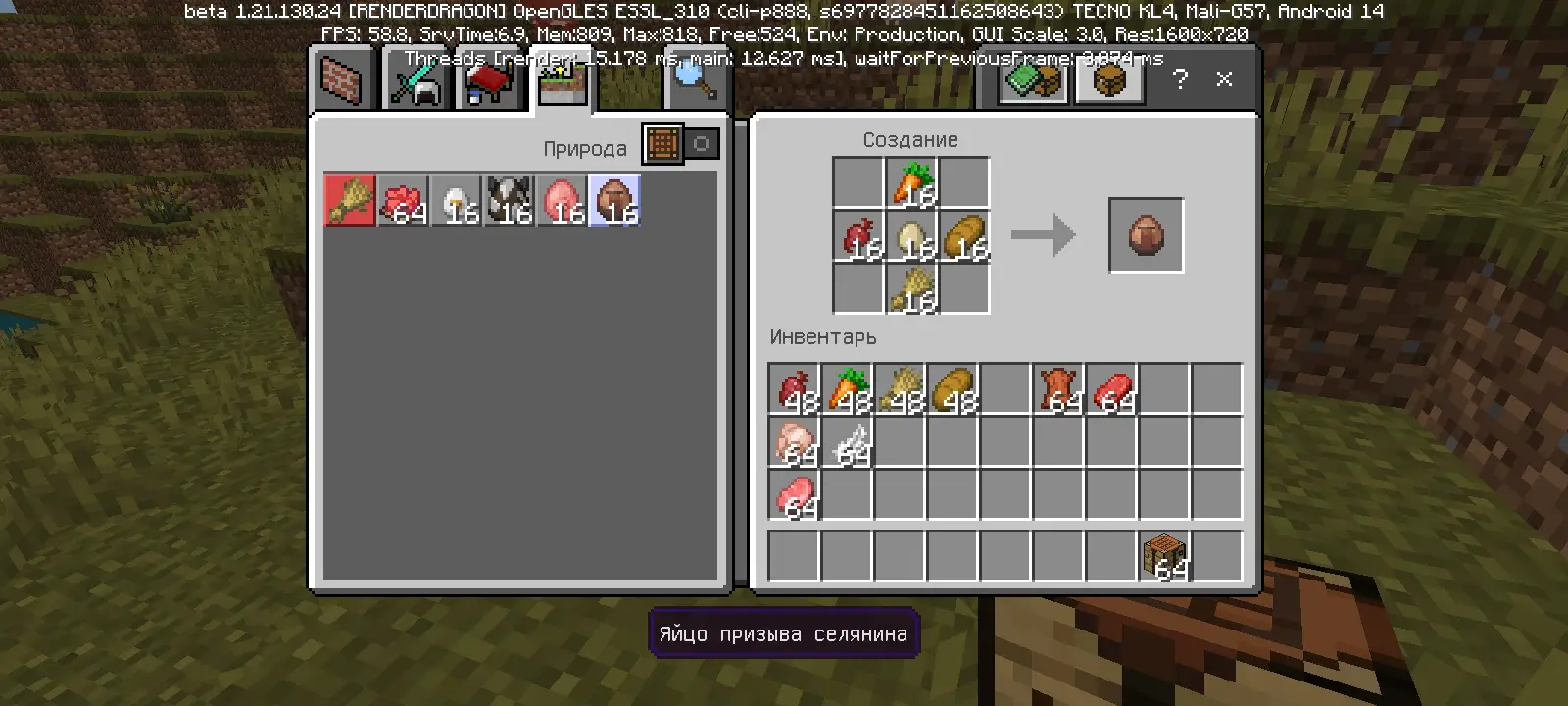
Task: Pick up the 48 beetroots in inventory
Action: (794, 389)
